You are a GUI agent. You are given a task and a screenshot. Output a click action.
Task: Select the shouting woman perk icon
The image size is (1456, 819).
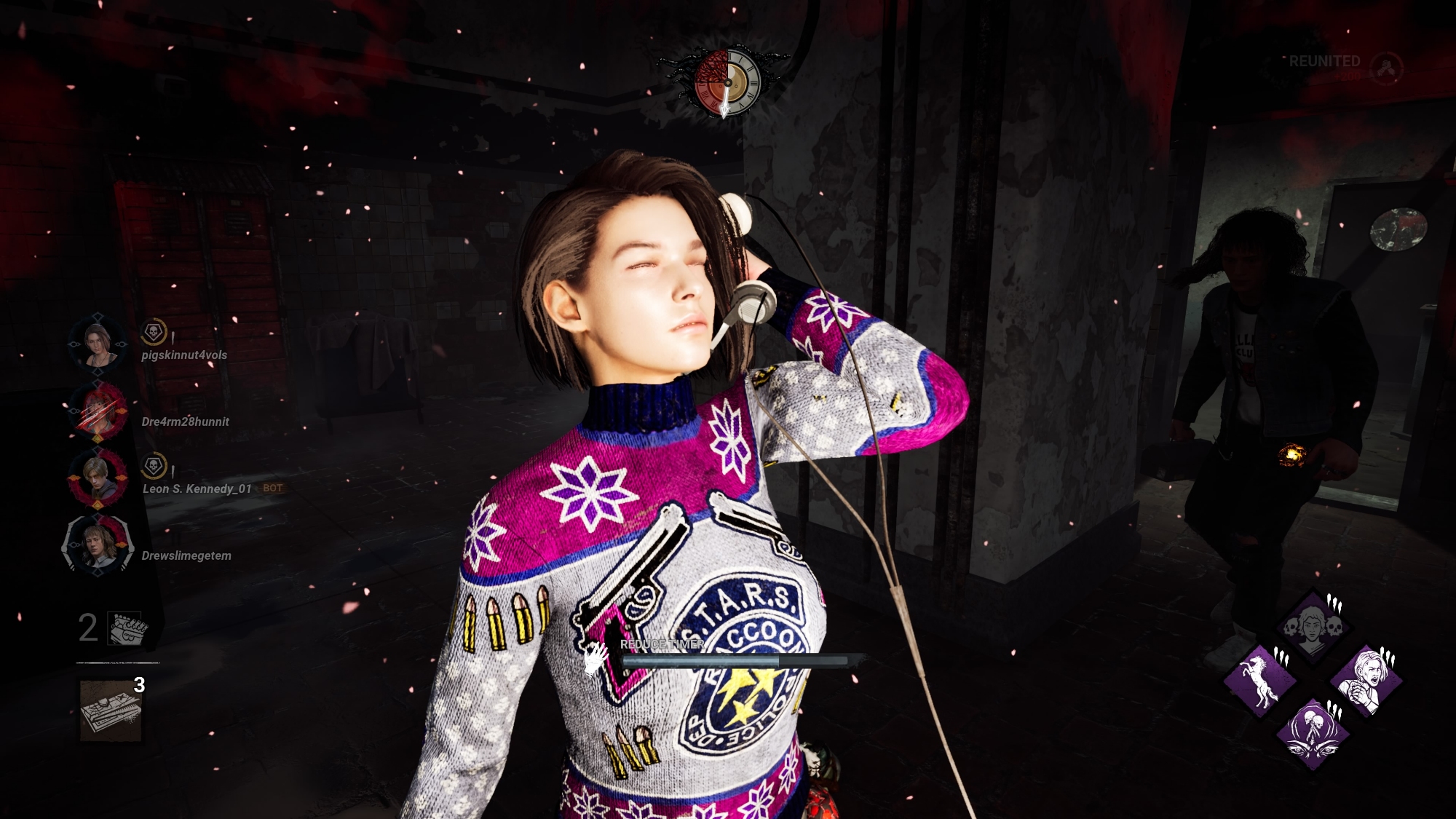(x=1366, y=680)
